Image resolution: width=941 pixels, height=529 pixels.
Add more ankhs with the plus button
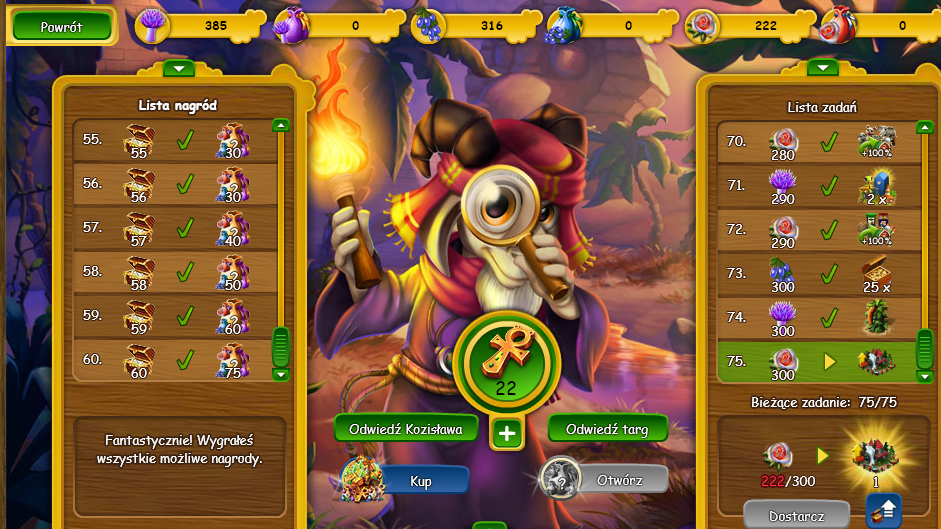point(507,434)
